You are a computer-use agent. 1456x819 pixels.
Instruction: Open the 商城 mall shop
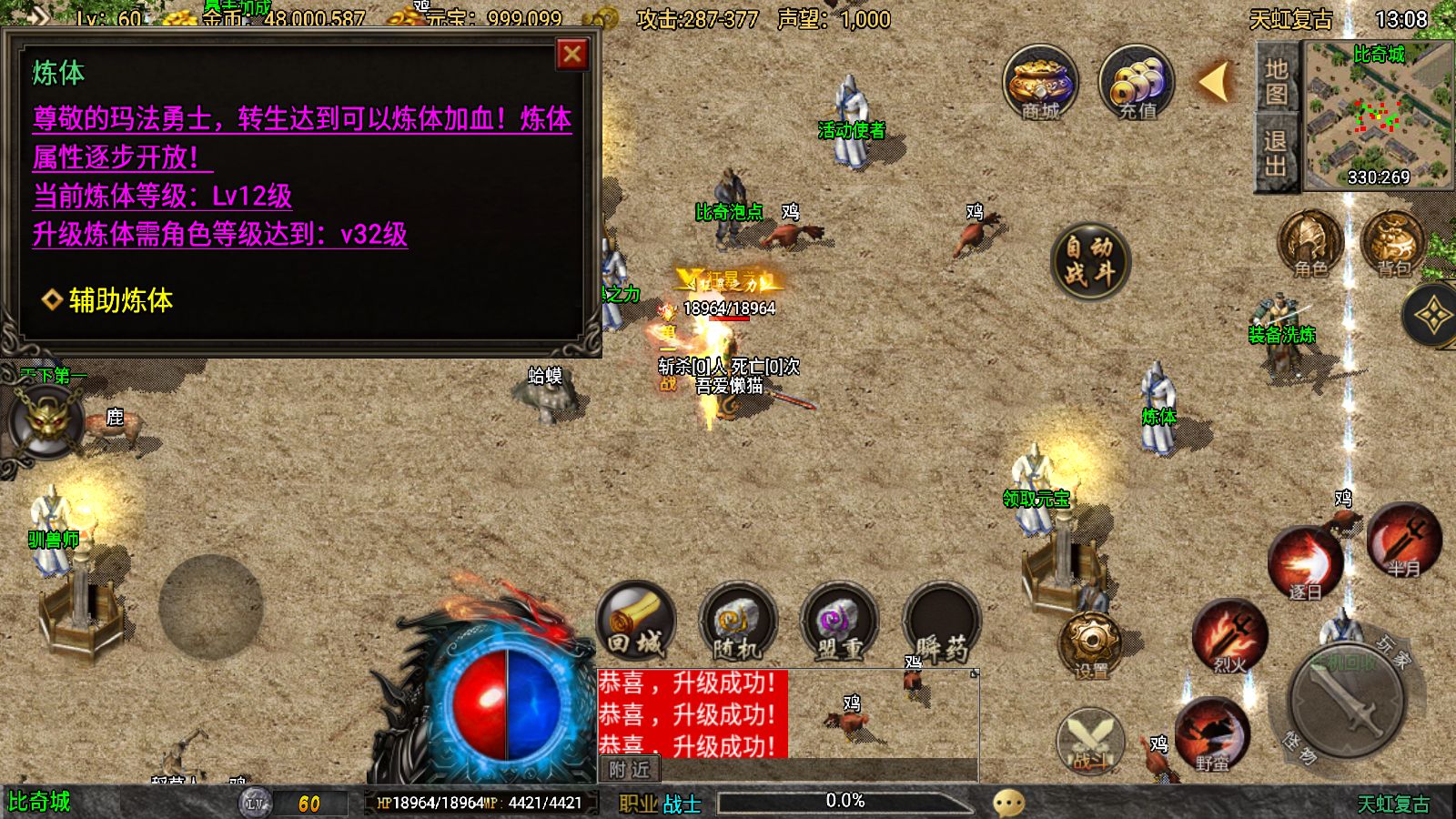(1040, 86)
